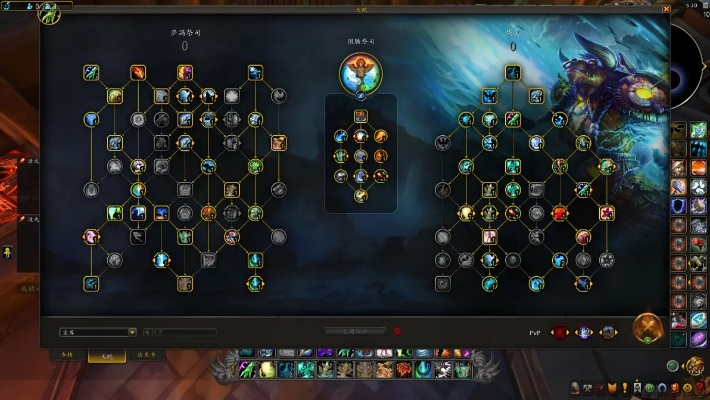
Task: Click the minimap in the corner
Action: click(x=694, y=60)
